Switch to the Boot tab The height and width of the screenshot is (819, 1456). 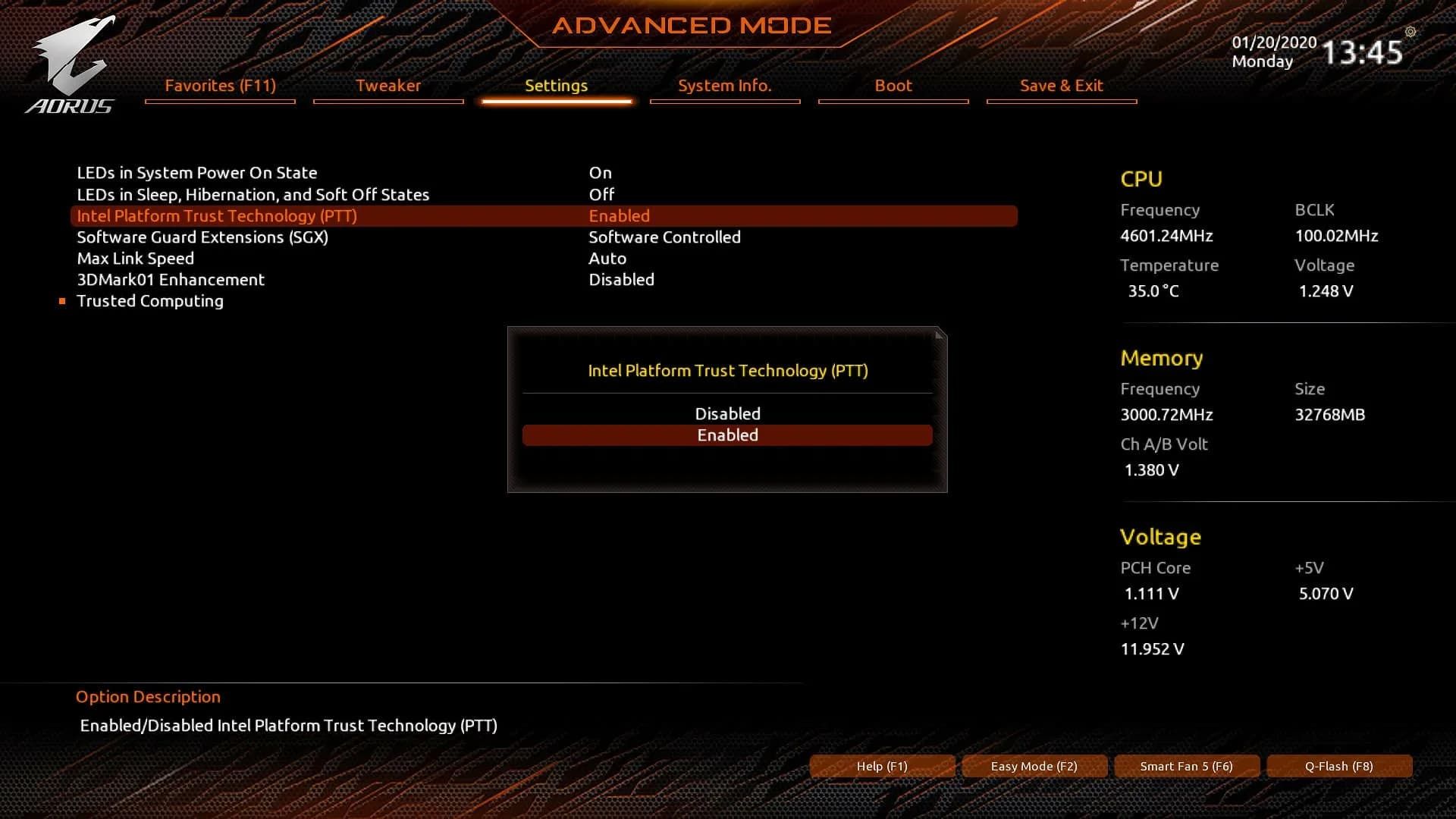893,86
